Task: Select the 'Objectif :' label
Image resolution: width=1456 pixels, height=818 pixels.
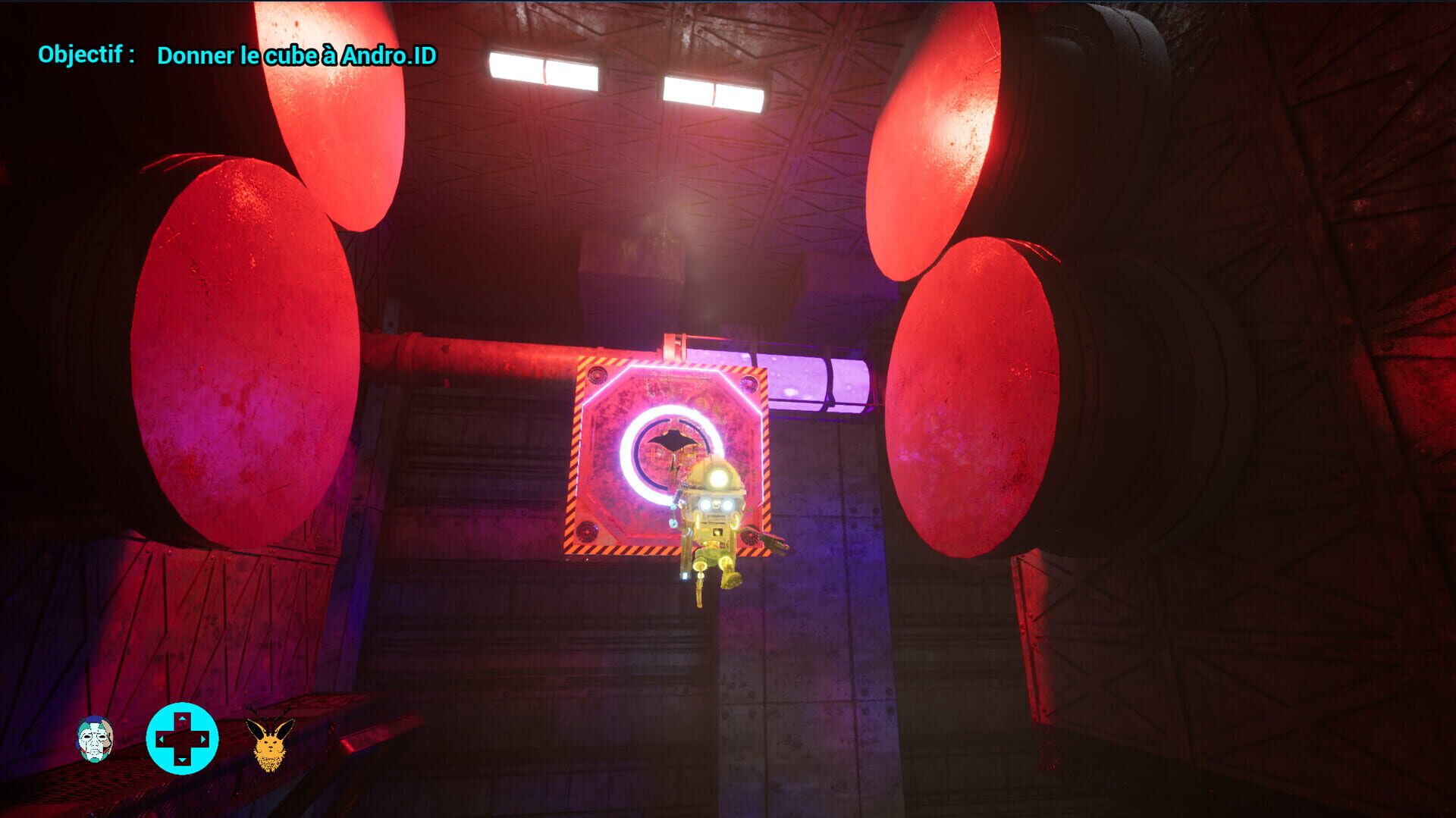Action: [87, 53]
